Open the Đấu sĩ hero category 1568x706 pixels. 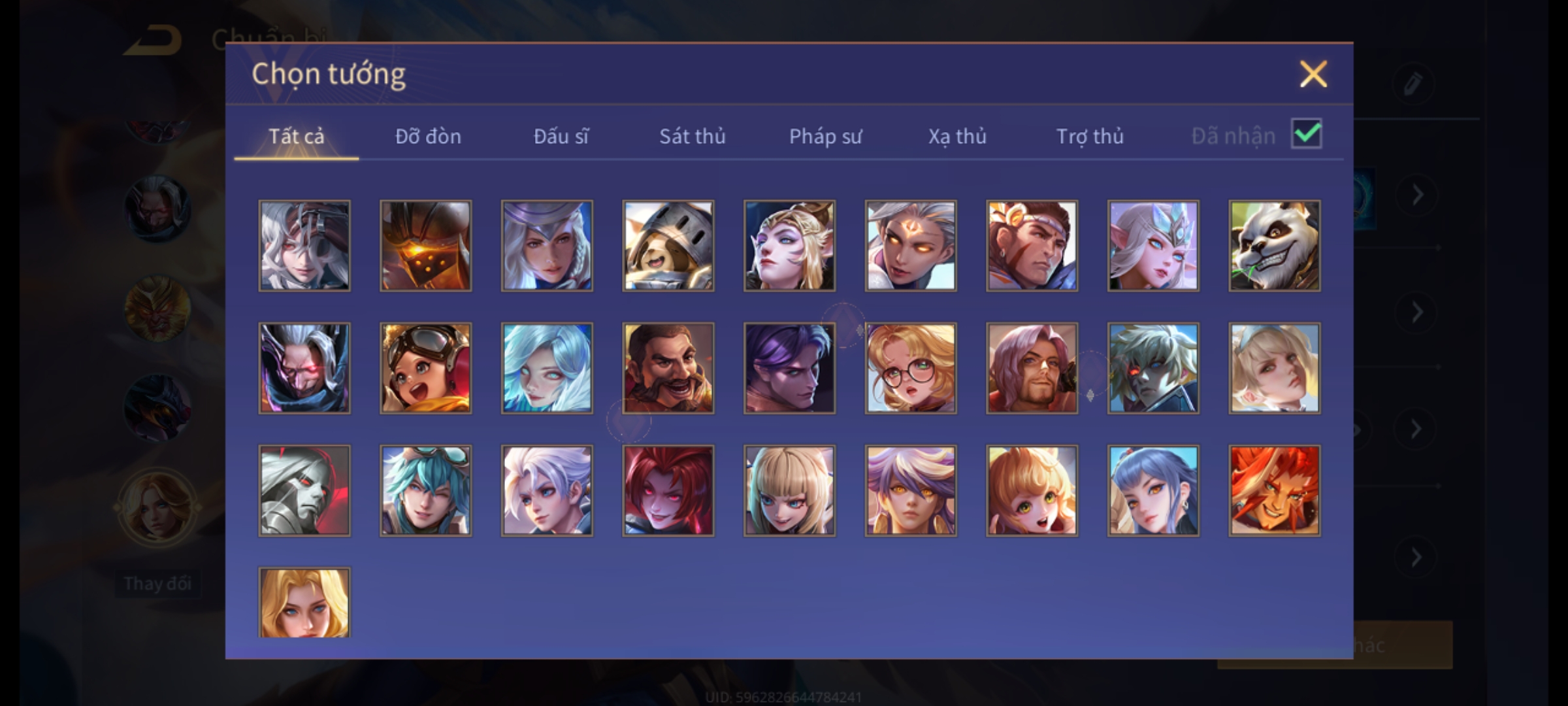pos(561,136)
